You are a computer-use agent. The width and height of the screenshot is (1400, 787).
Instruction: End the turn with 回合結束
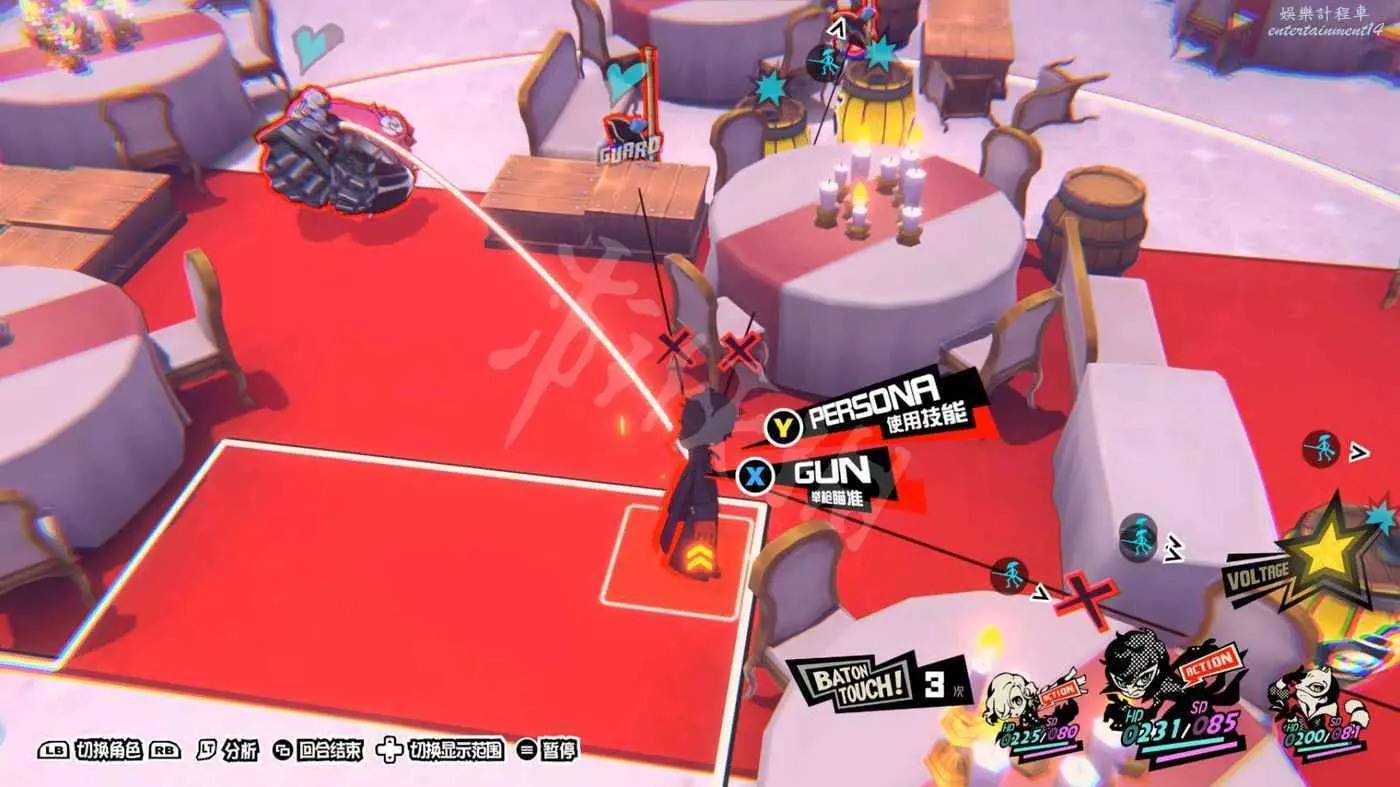tap(317, 750)
